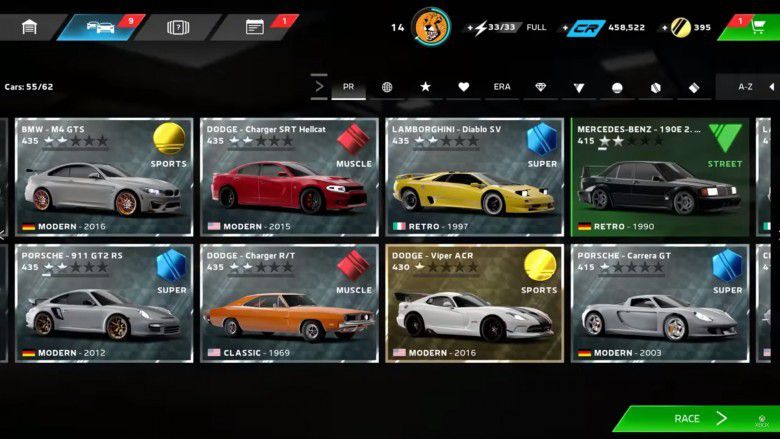Open the player profile avatar

coord(431,27)
